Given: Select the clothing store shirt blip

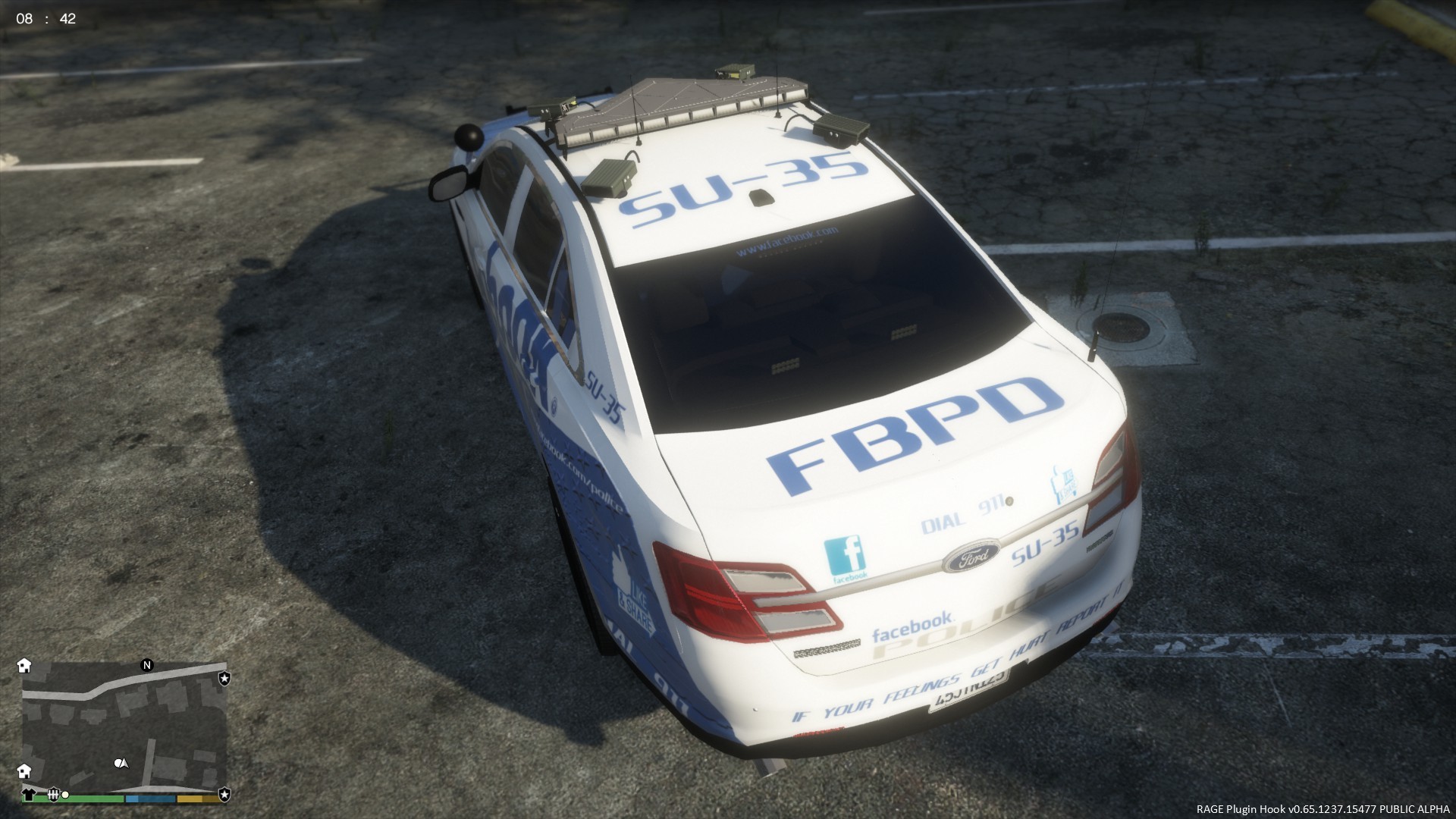Looking at the screenshot, I should 29,795.
